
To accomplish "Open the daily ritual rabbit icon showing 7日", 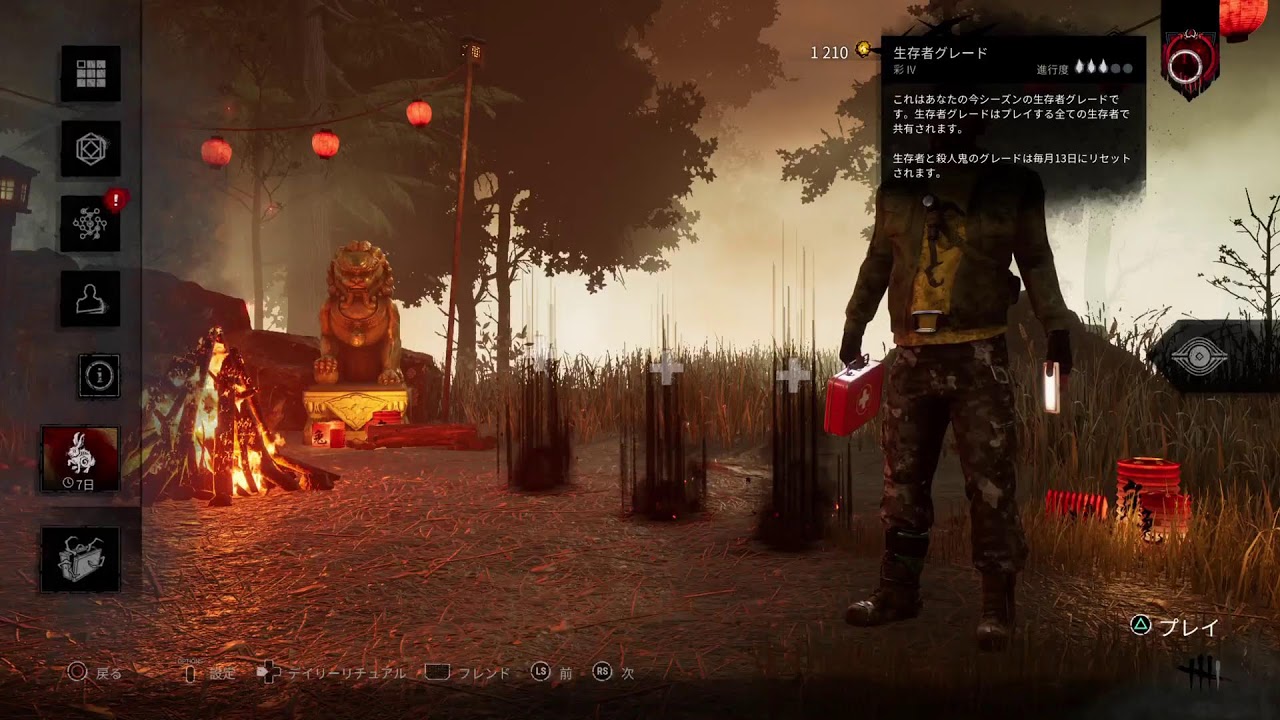I will (89, 460).
